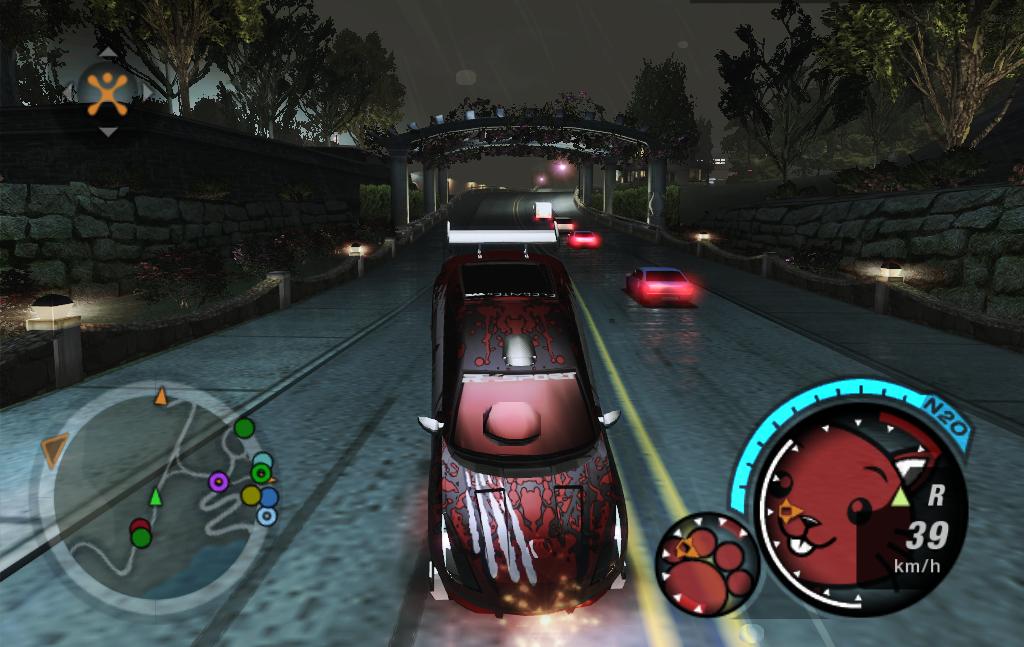The height and width of the screenshot is (647, 1024).
Task: Click the orange figure icon
Action: point(107,90)
